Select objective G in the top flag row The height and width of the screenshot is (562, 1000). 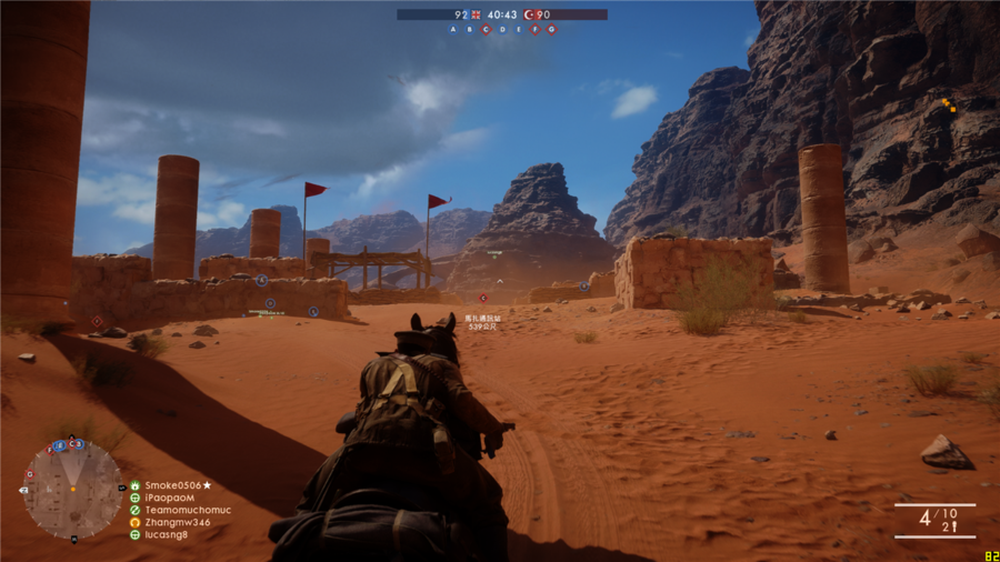[x=551, y=29]
